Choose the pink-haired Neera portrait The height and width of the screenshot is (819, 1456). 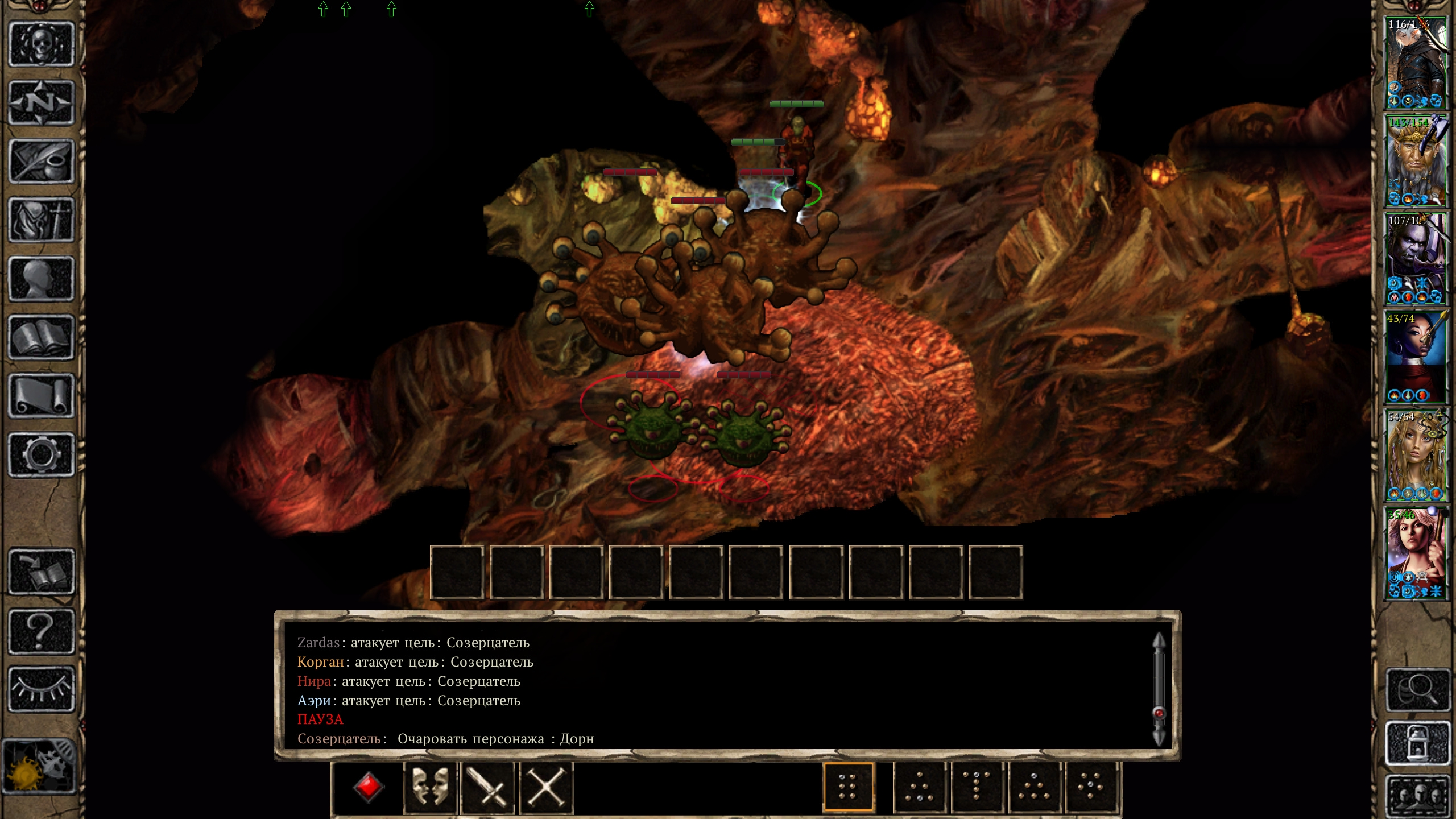pyautogui.click(x=1415, y=554)
